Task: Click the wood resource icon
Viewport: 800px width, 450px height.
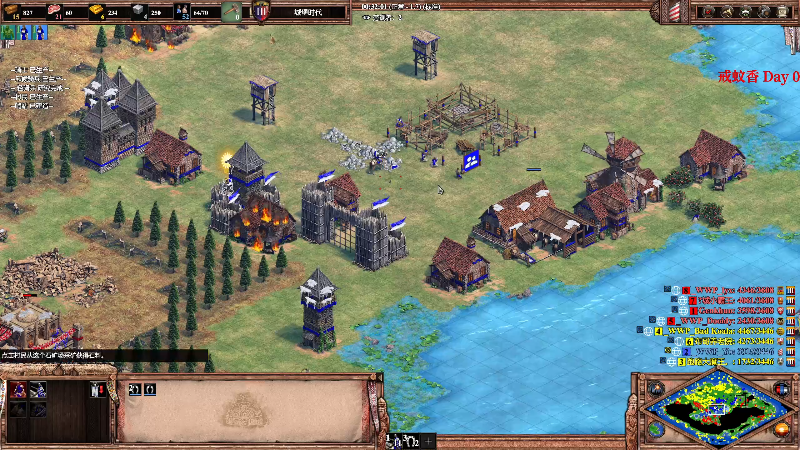Action: (13, 12)
